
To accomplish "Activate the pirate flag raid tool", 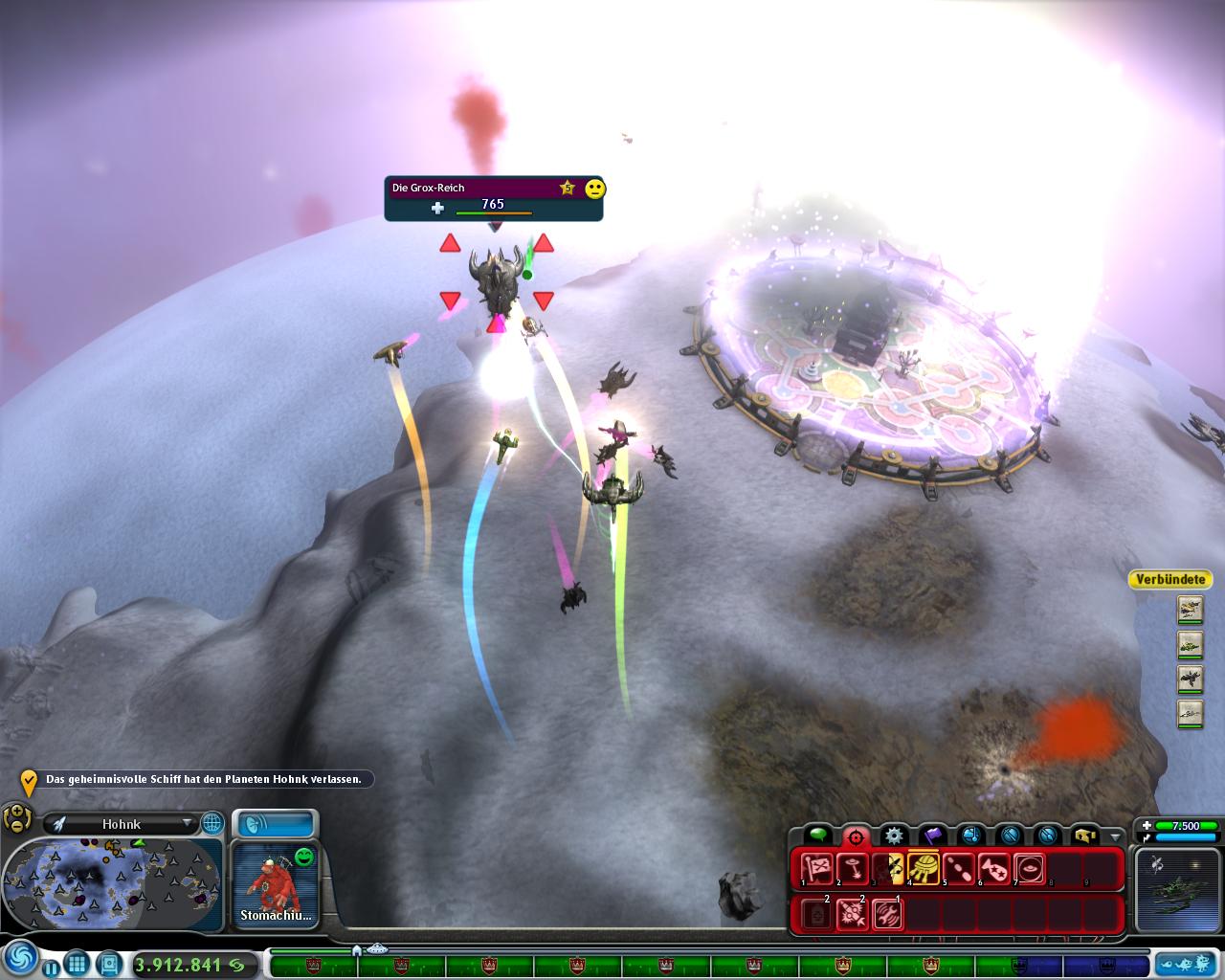I will coord(816,869).
